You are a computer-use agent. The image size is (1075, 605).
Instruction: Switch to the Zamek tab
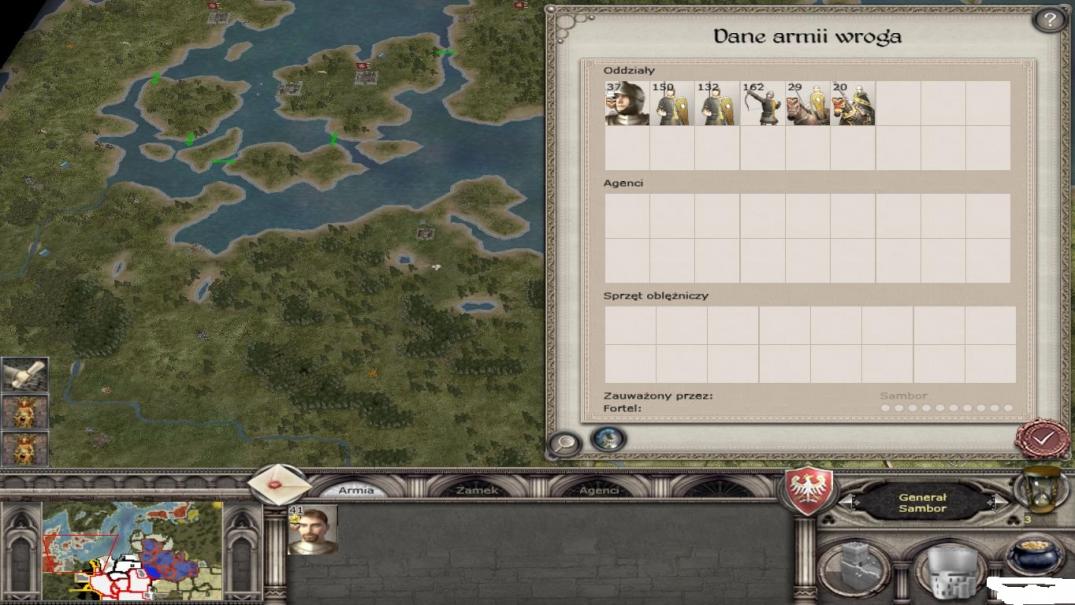point(476,490)
